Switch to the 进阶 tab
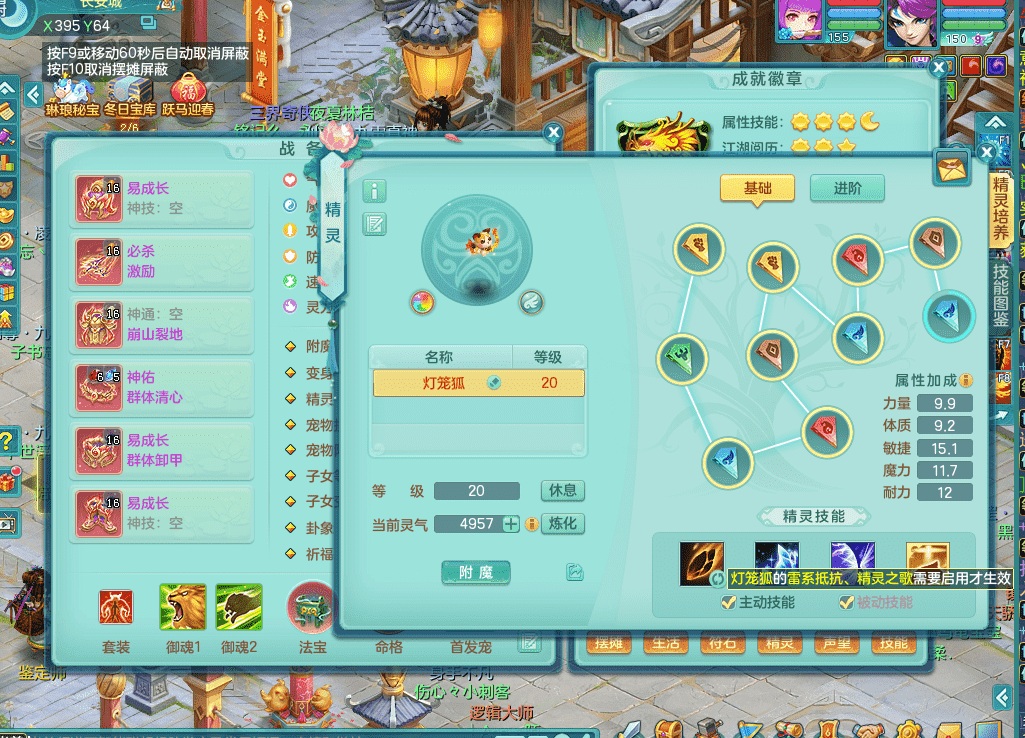1025x738 pixels. [848, 188]
